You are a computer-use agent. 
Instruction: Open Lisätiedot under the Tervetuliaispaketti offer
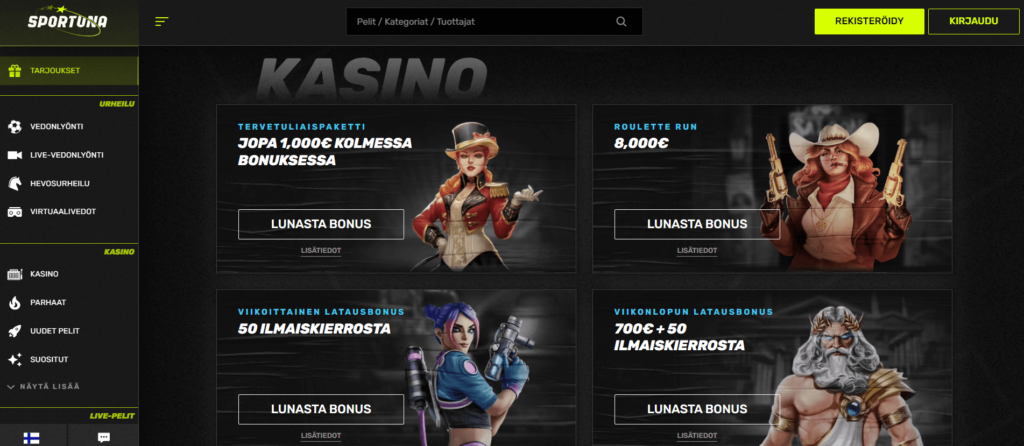321,251
